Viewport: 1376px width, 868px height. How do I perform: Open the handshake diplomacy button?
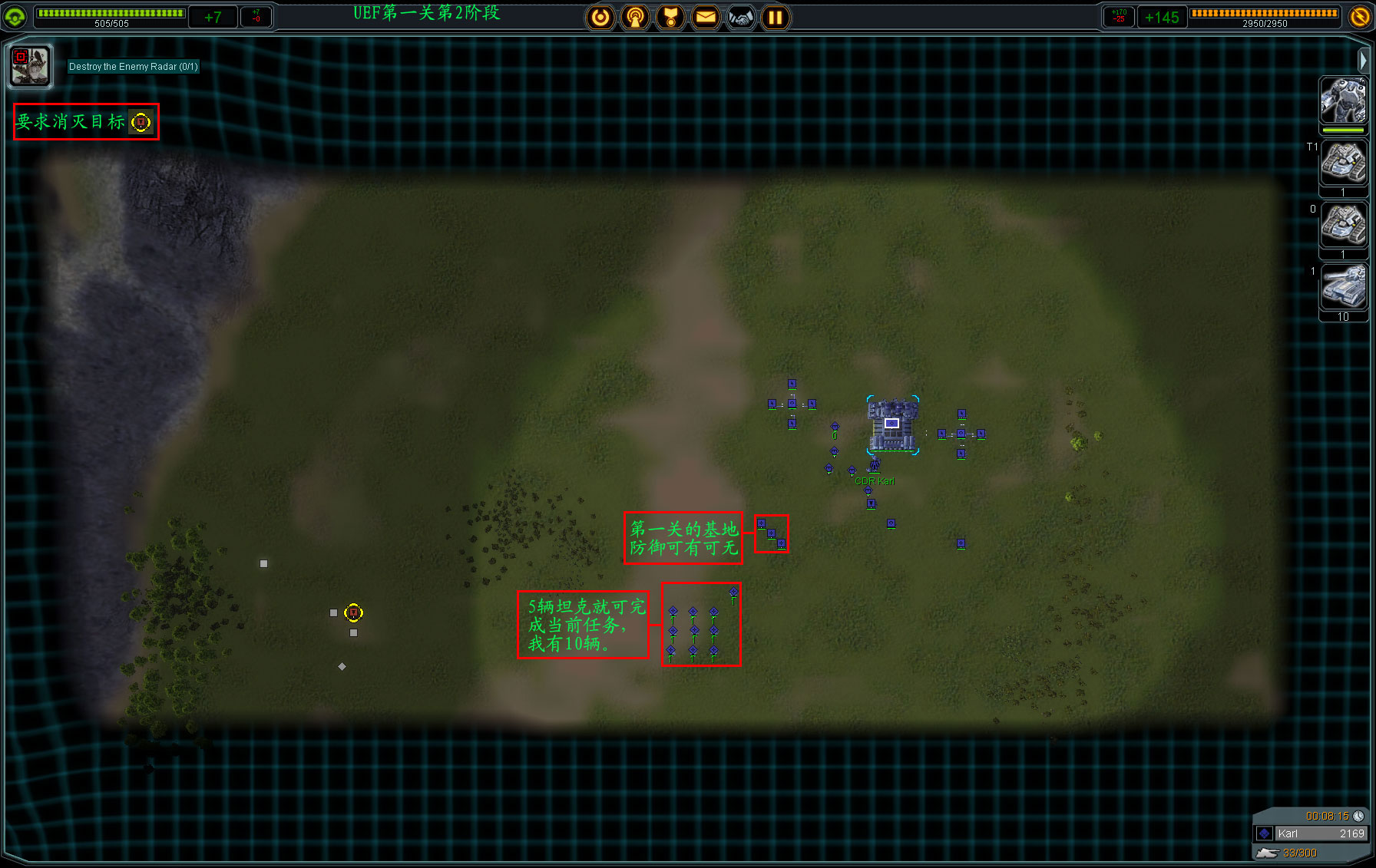(741, 17)
